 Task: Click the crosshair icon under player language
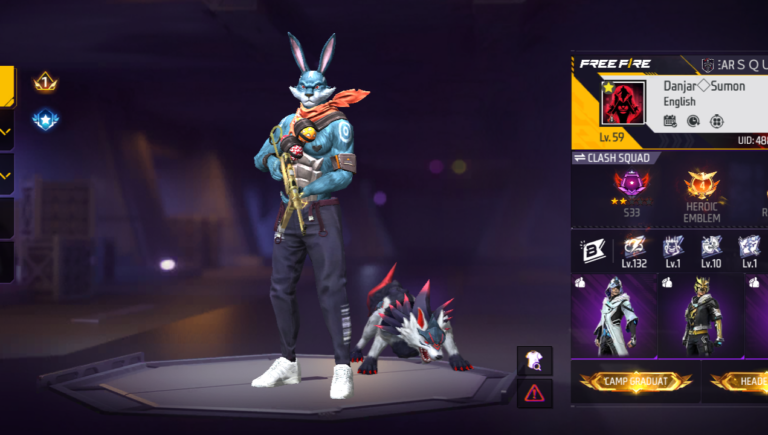click(716, 121)
